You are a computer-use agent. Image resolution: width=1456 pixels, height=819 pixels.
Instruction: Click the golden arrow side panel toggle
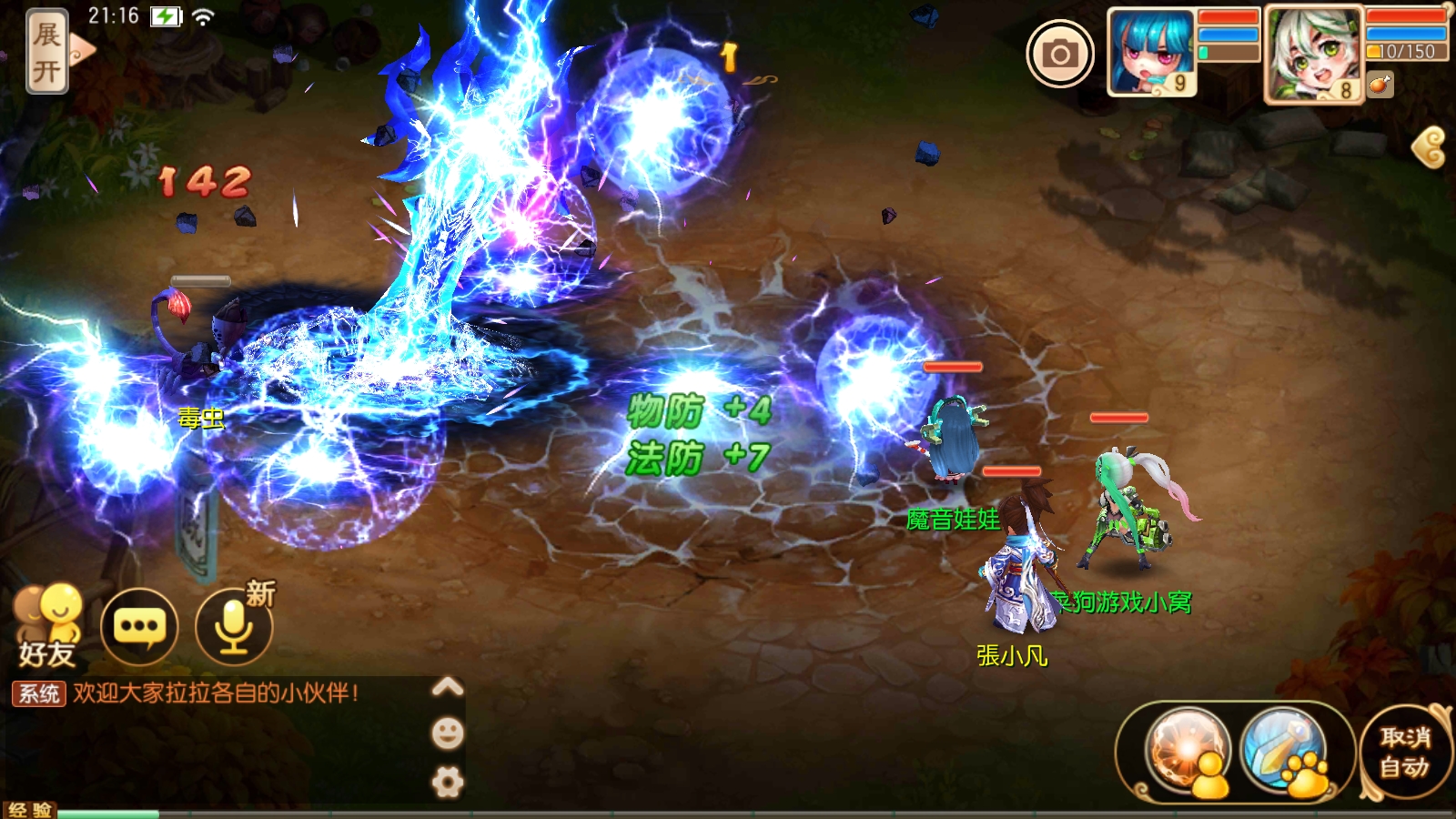click(1430, 147)
